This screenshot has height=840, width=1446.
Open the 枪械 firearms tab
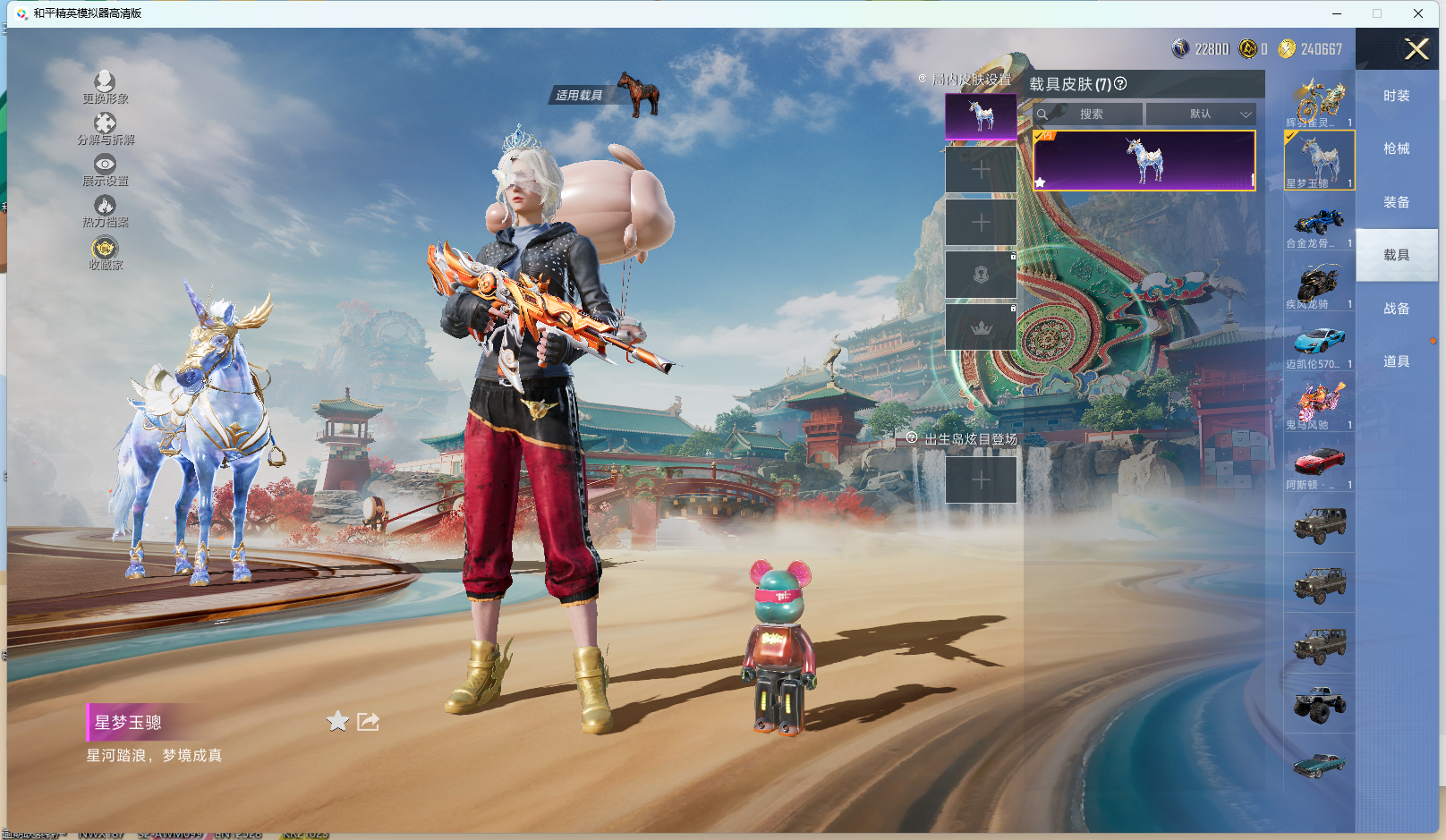point(1396,148)
